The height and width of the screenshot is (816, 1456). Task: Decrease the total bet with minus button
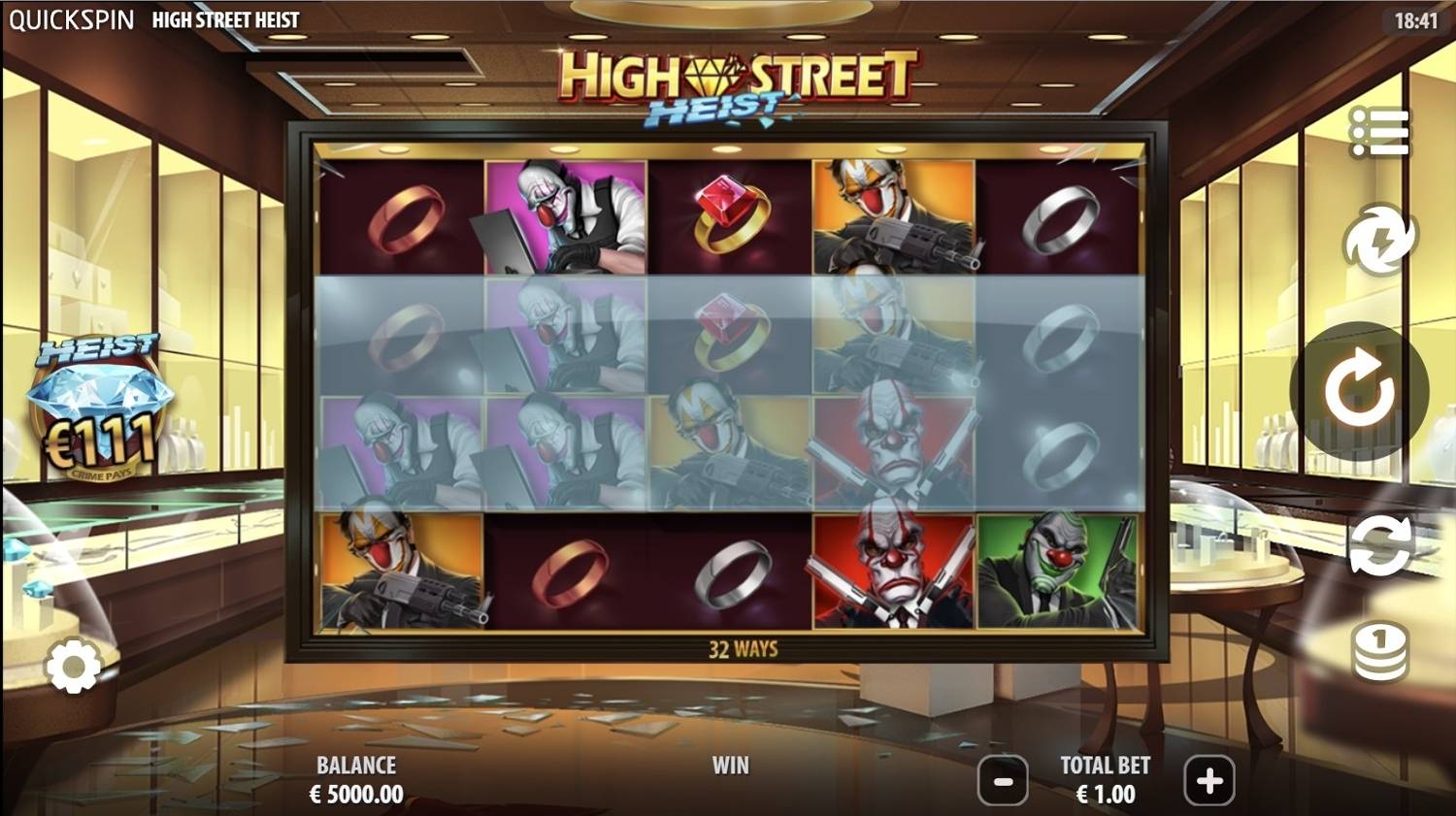point(1004,780)
